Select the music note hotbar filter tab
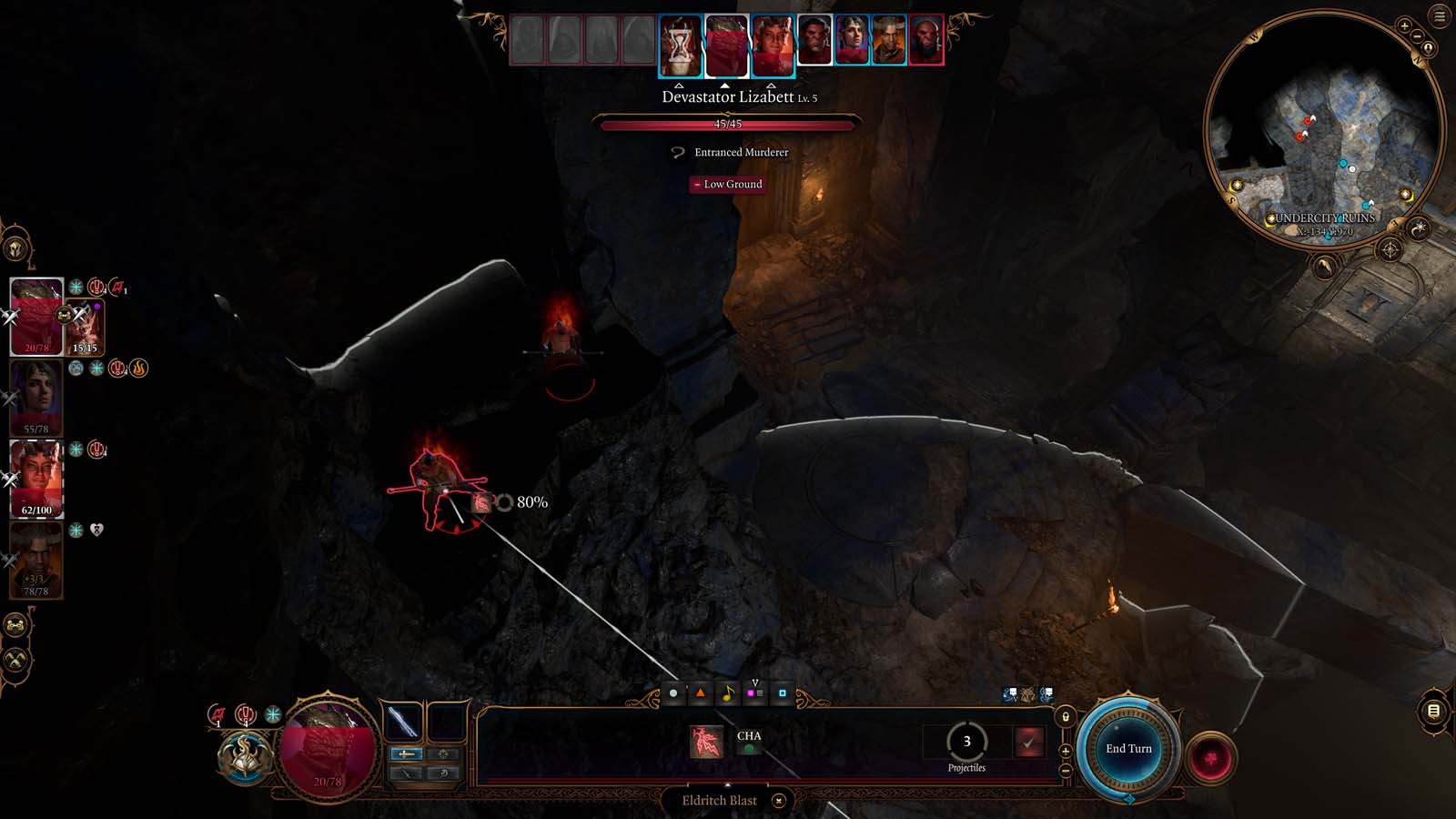Screen dimensions: 1456x819 (x=727, y=692)
